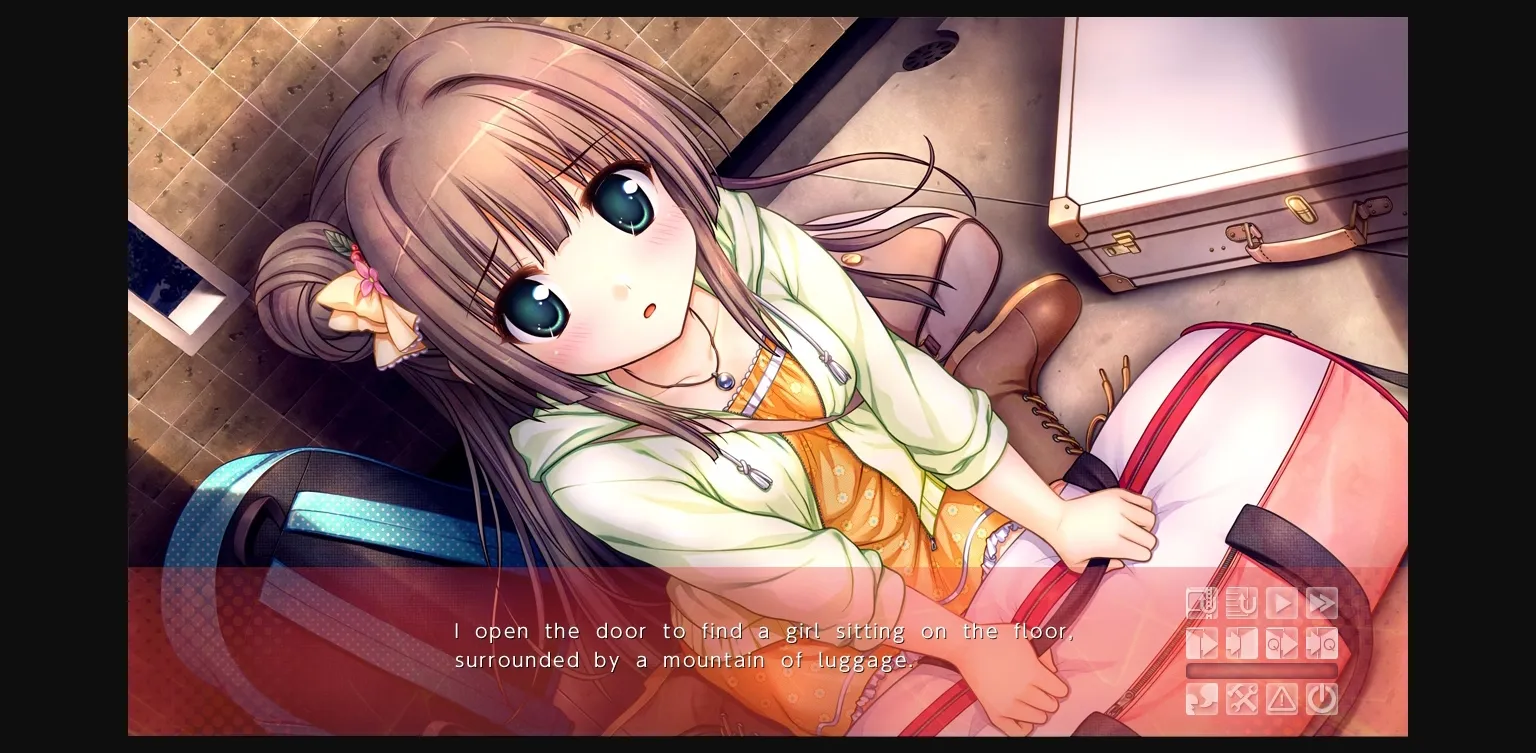This screenshot has height=753, width=1536.
Task: Open the save game screen
Action: coord(1201,643)
